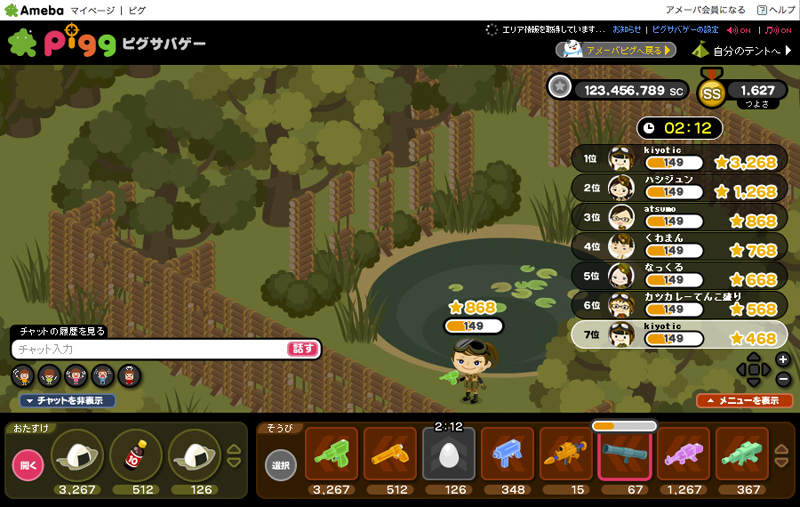This screenshot has height=507, width=800.
Task: Hide chat with チャットを非表示
Action: [68, 401]
